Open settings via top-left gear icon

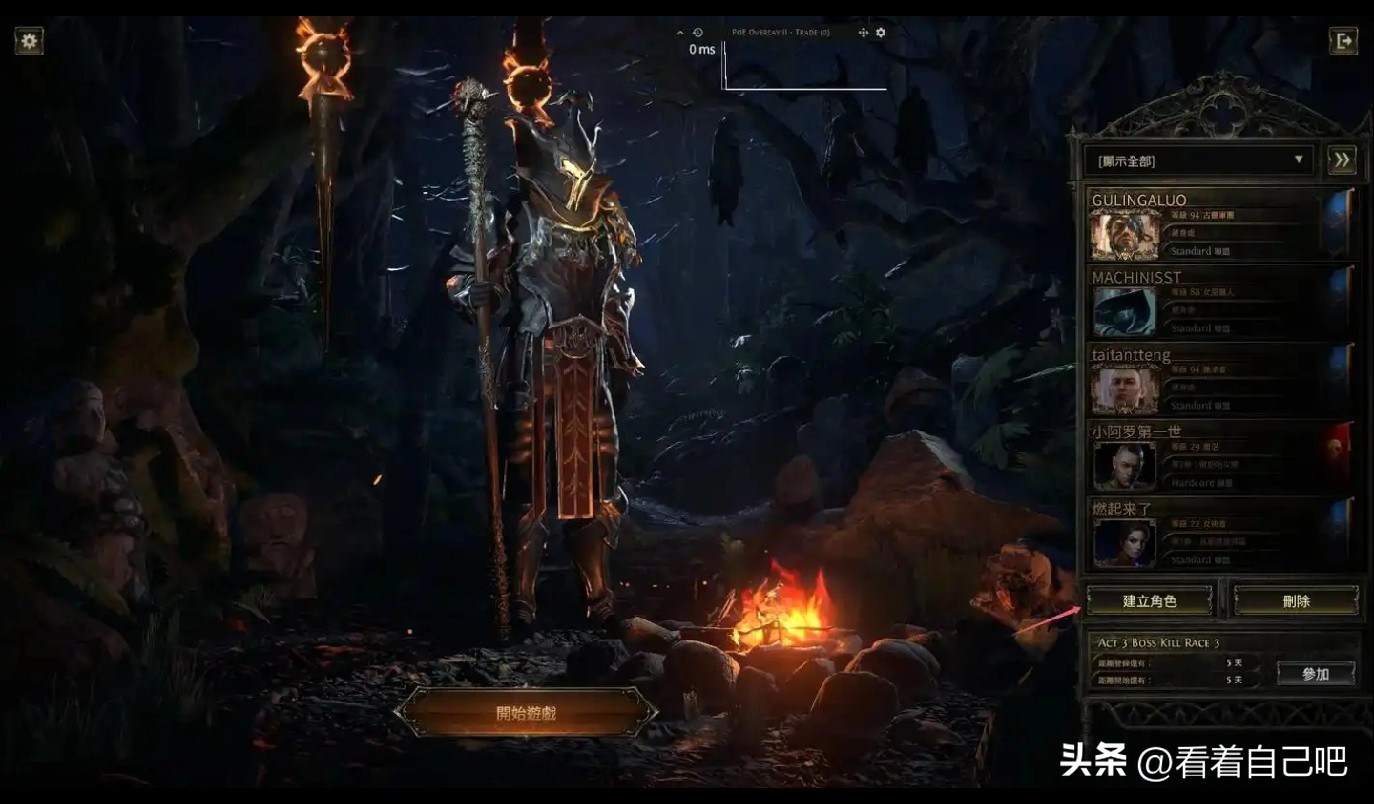[29, 41]
